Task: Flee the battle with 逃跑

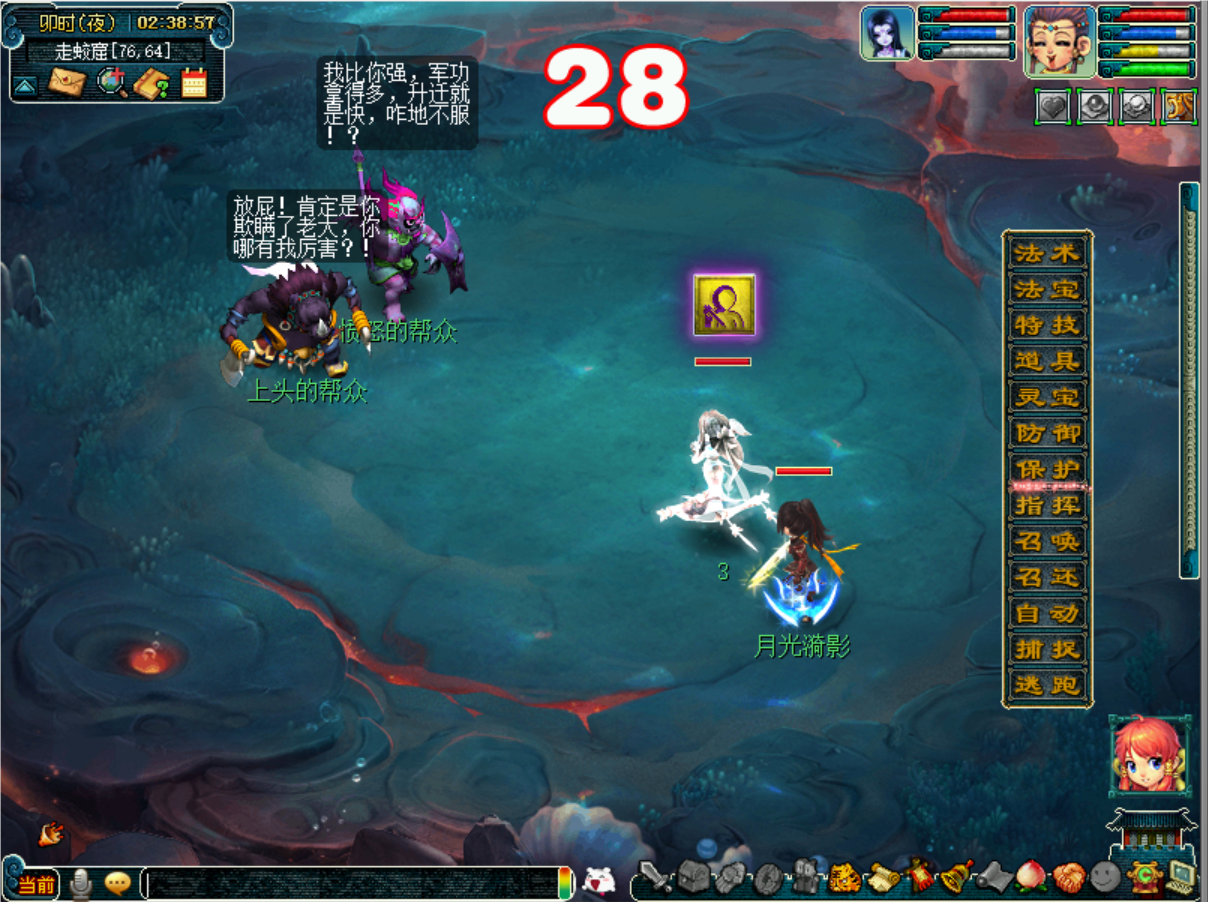Action: point(1047,685)
